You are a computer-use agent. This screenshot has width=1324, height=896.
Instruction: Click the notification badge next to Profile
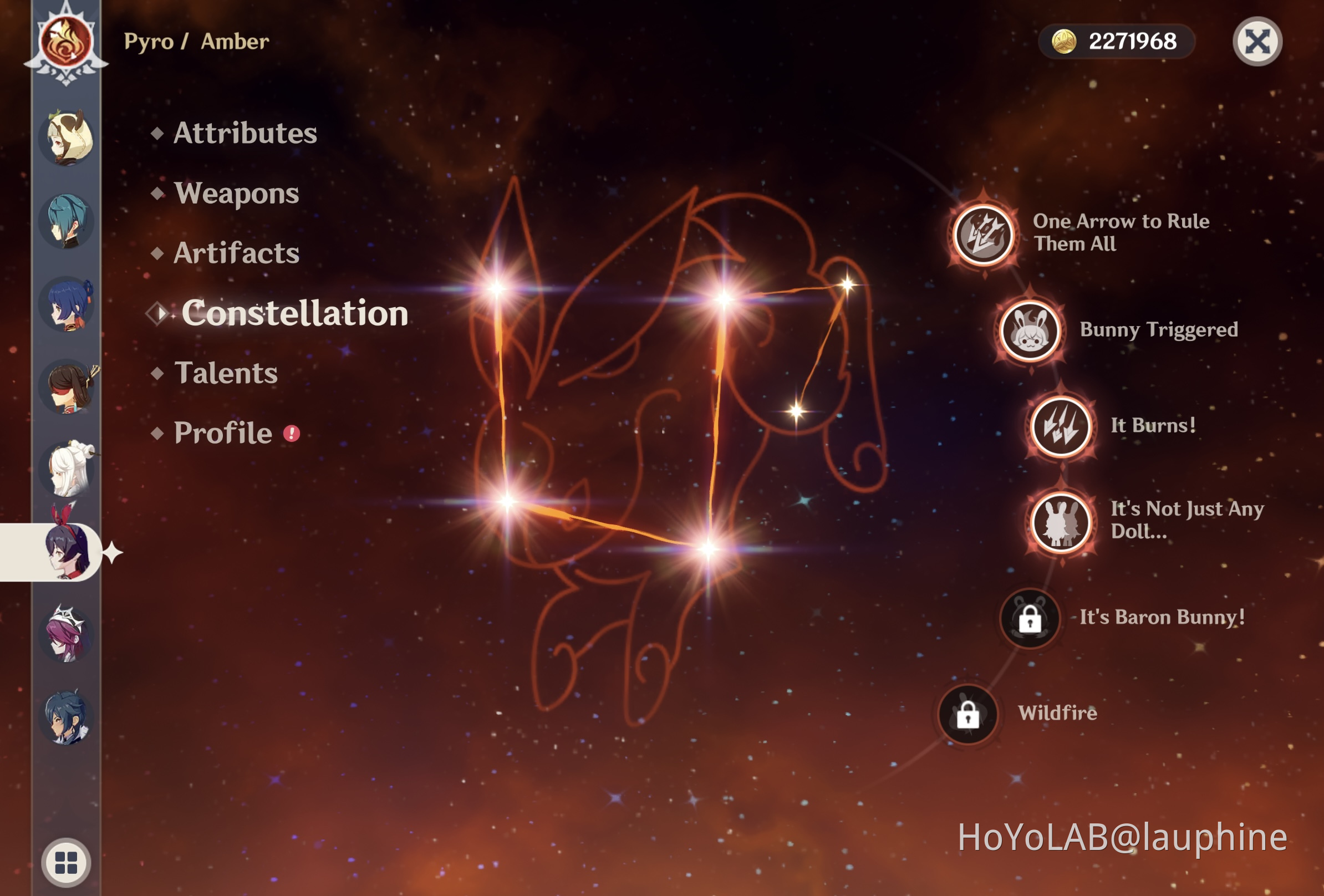click(x=291, y=434)
